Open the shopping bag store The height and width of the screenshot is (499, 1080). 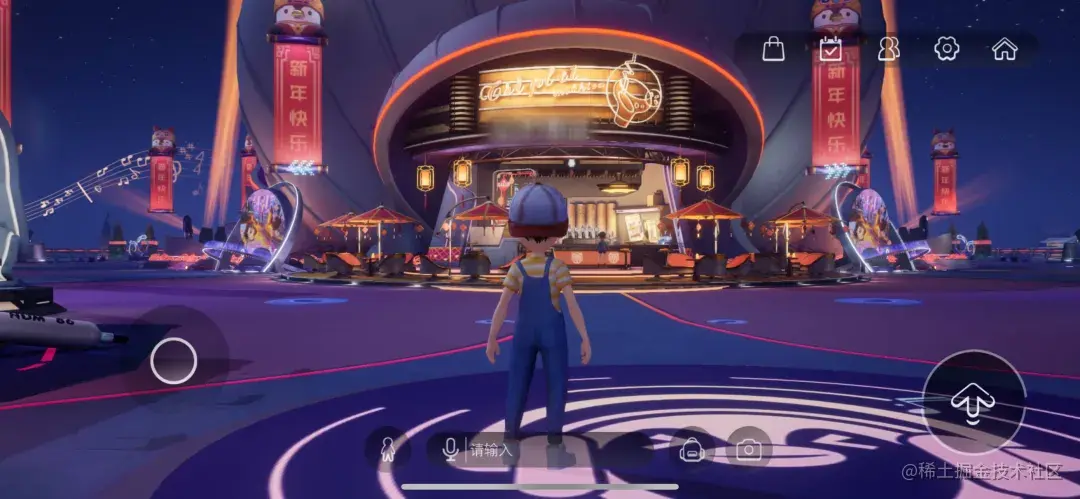tap(773, 49)
